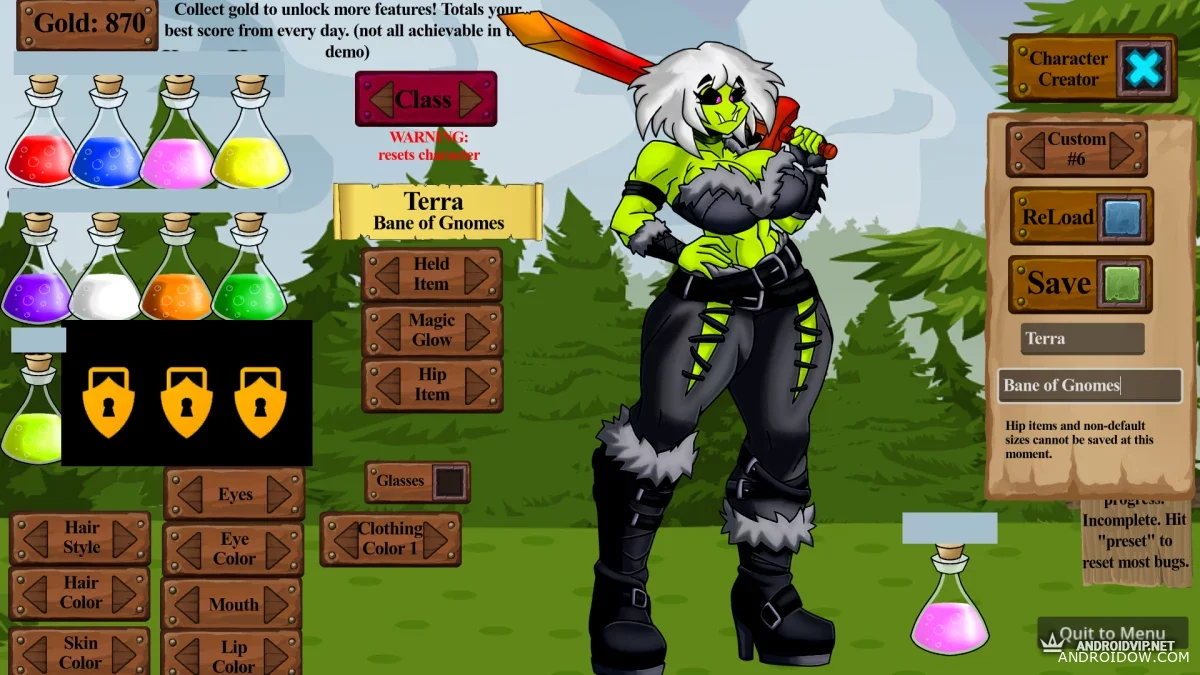The width and height of the screenshot is (1200, 675).
Task: Go to next Custom preset slot
Action: click(x=1122, y=151)
